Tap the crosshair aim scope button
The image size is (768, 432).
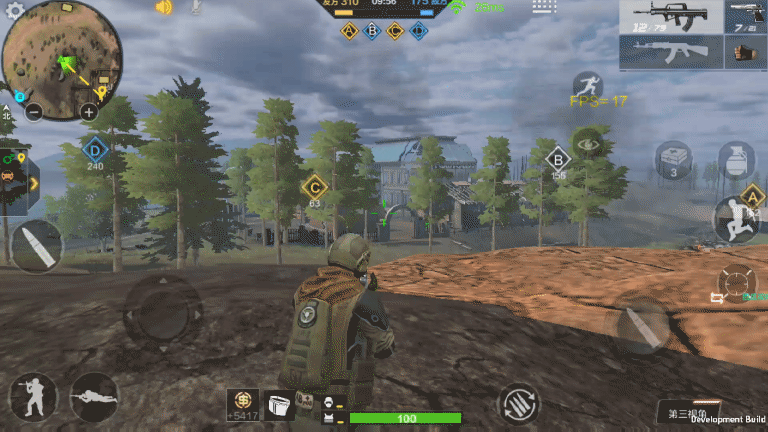[737, 284]
